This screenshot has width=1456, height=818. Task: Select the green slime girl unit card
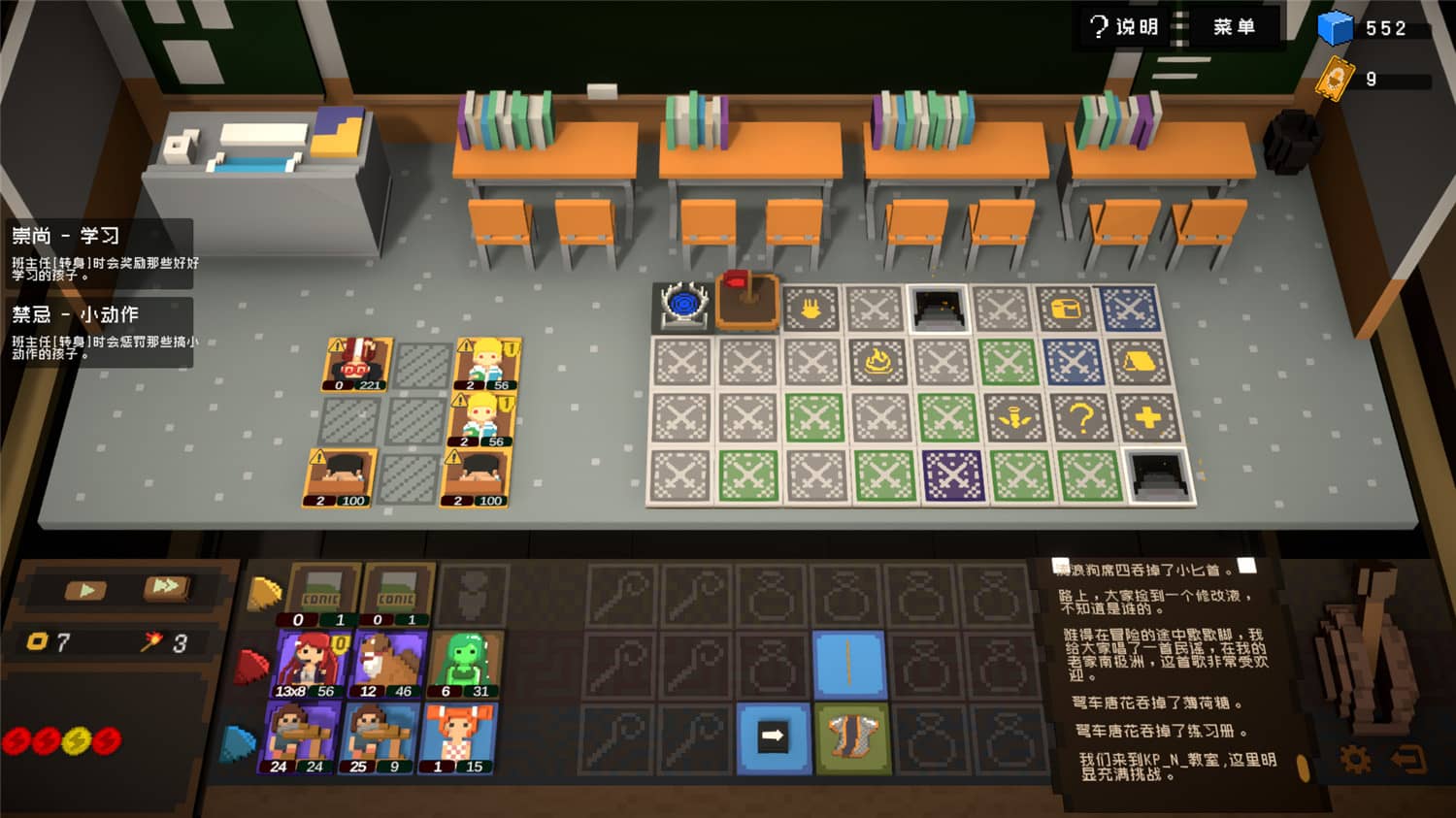click(x=465, y=664)
